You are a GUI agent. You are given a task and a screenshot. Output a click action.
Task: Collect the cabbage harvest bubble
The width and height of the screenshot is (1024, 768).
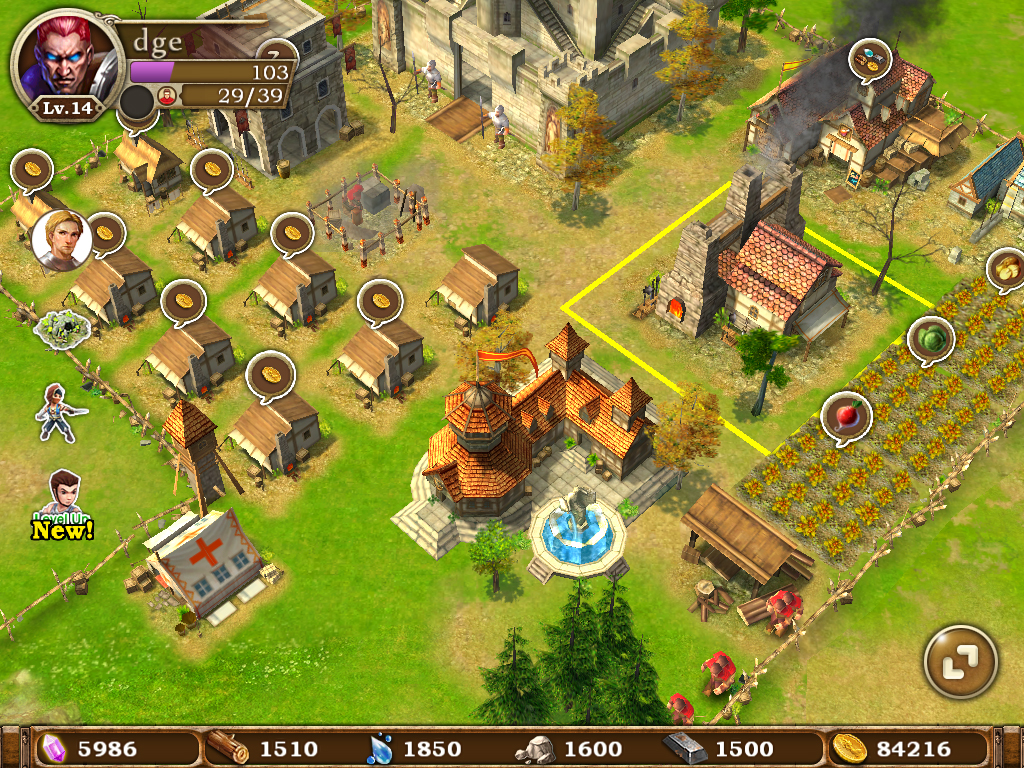[931, 339]
